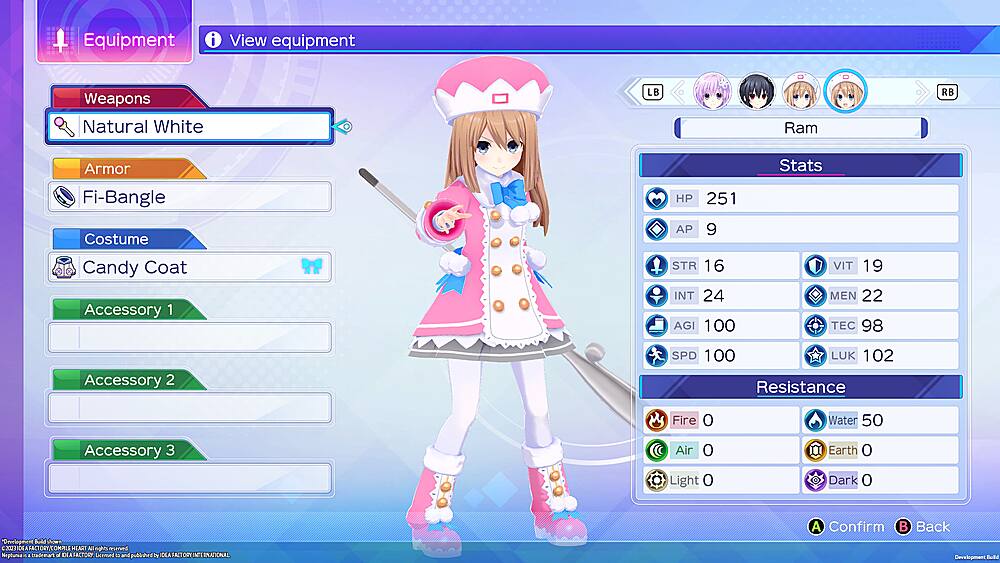Switch to the purple-haired character portrait
Viewport: 1000px width, 563px height.
713,91
